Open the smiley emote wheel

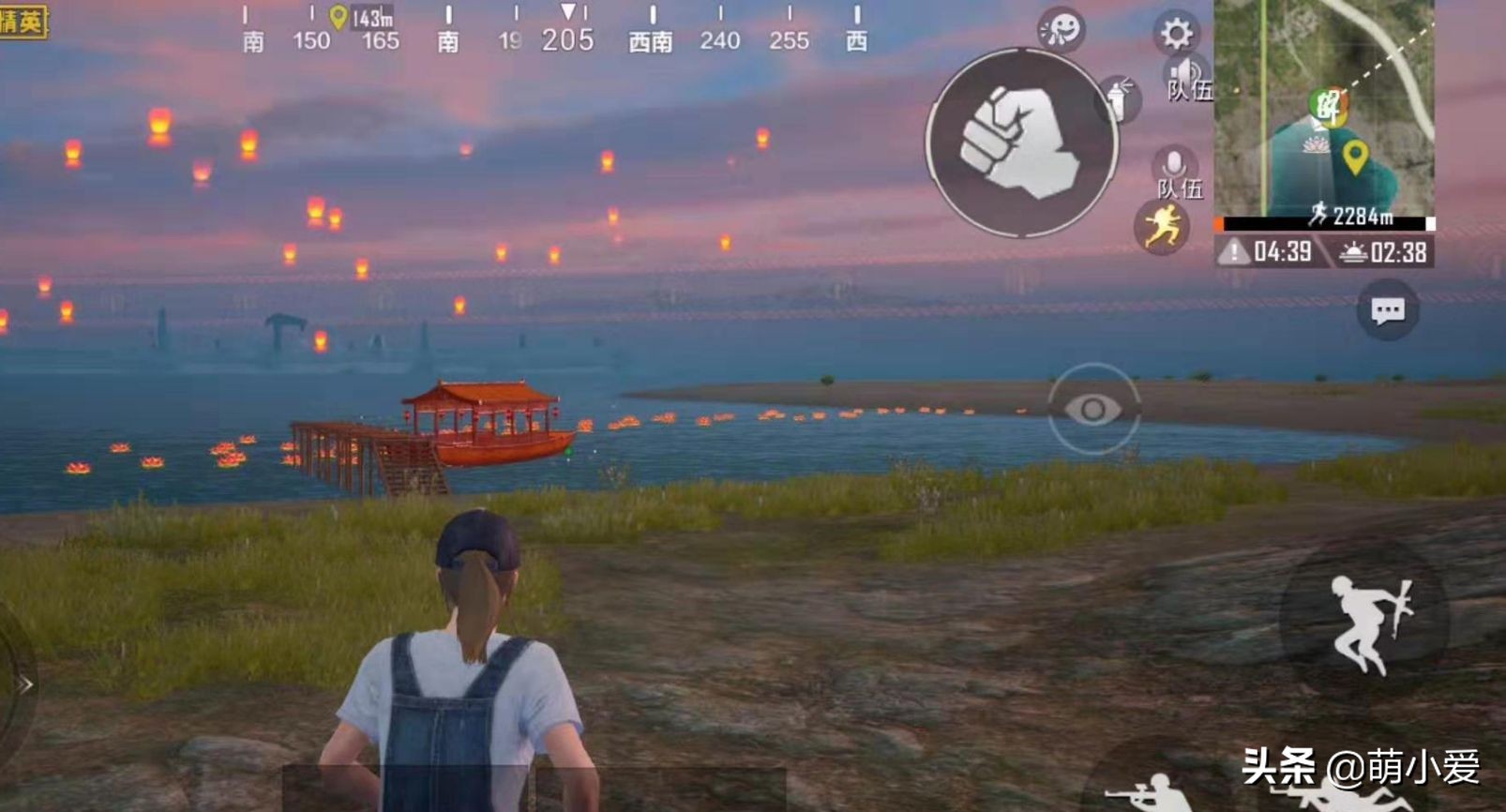point(1062,29)
